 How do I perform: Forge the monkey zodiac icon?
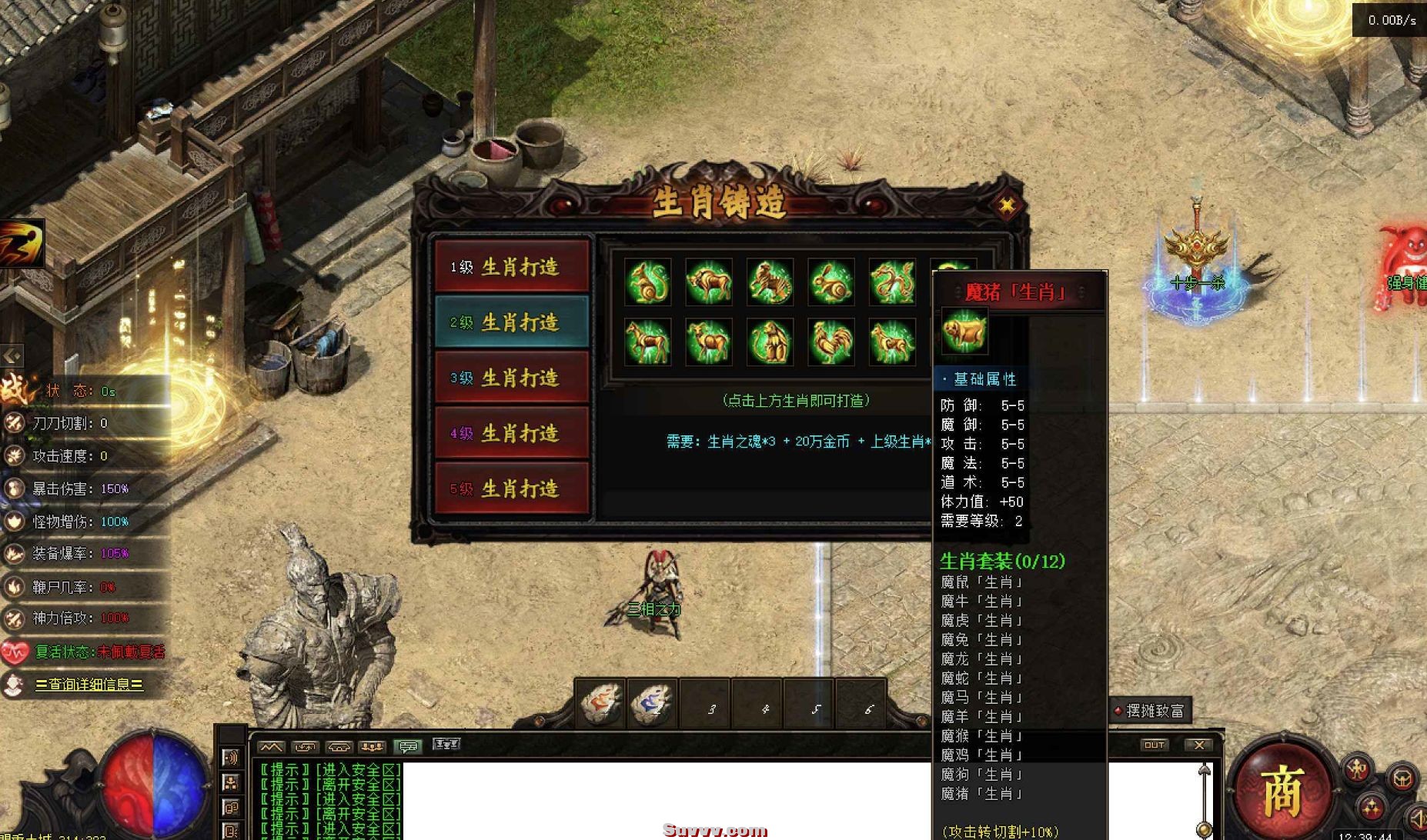coord(770,342)
